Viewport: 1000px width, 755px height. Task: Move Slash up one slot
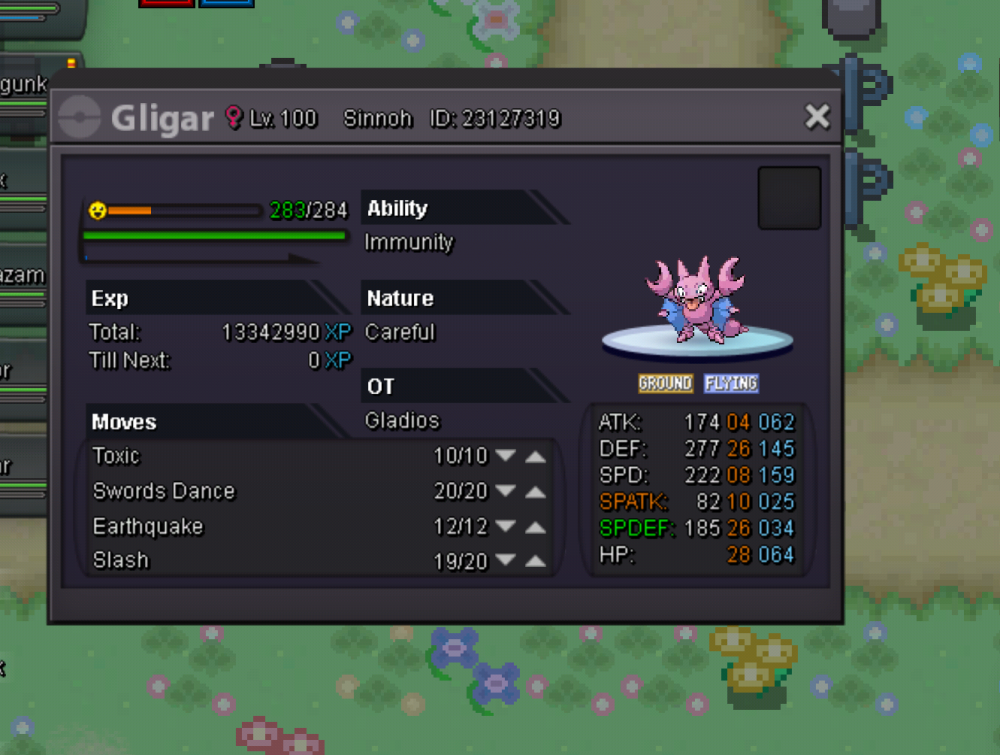point(536,562)
